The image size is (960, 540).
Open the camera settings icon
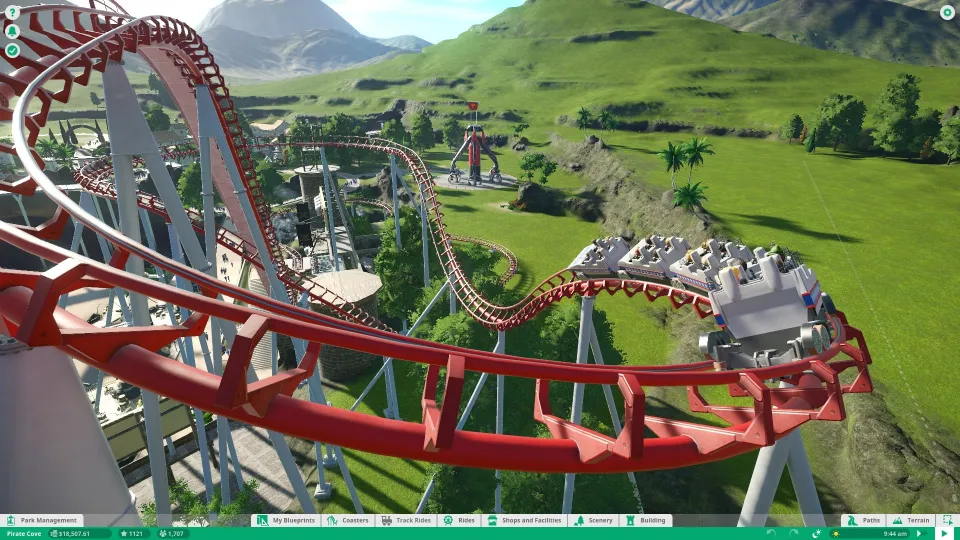946,13
